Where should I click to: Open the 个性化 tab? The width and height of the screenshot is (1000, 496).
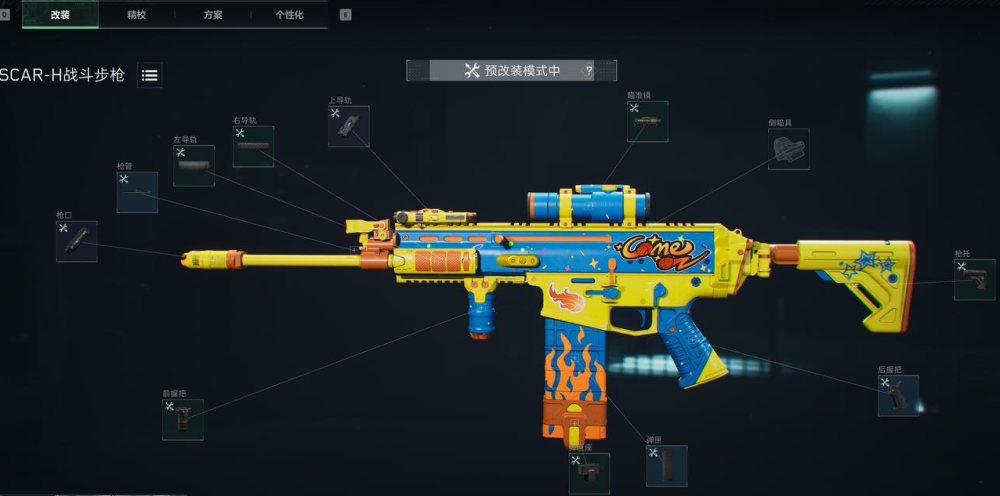(x=289, y=15)
